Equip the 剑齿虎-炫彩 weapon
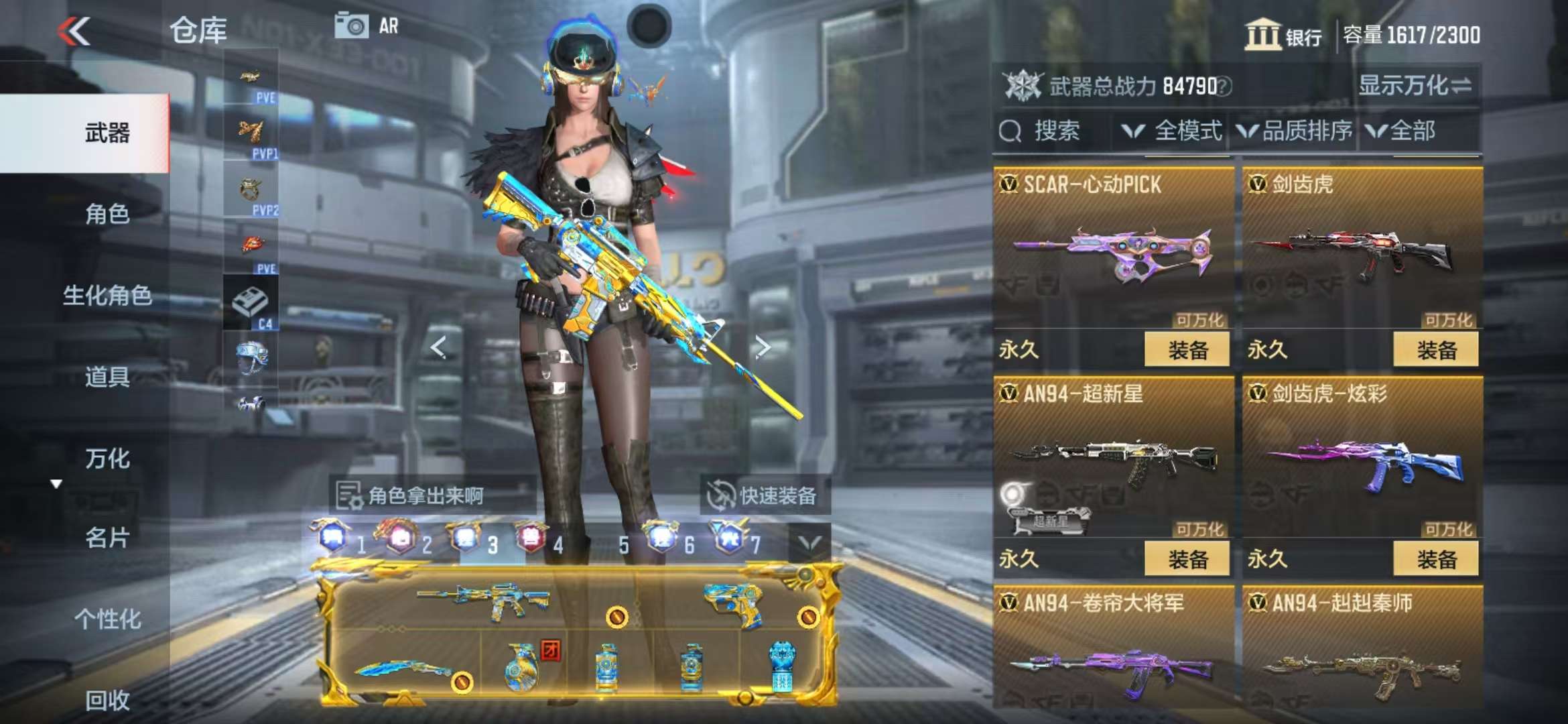The image size is (1568, 724). (1435, 558)
